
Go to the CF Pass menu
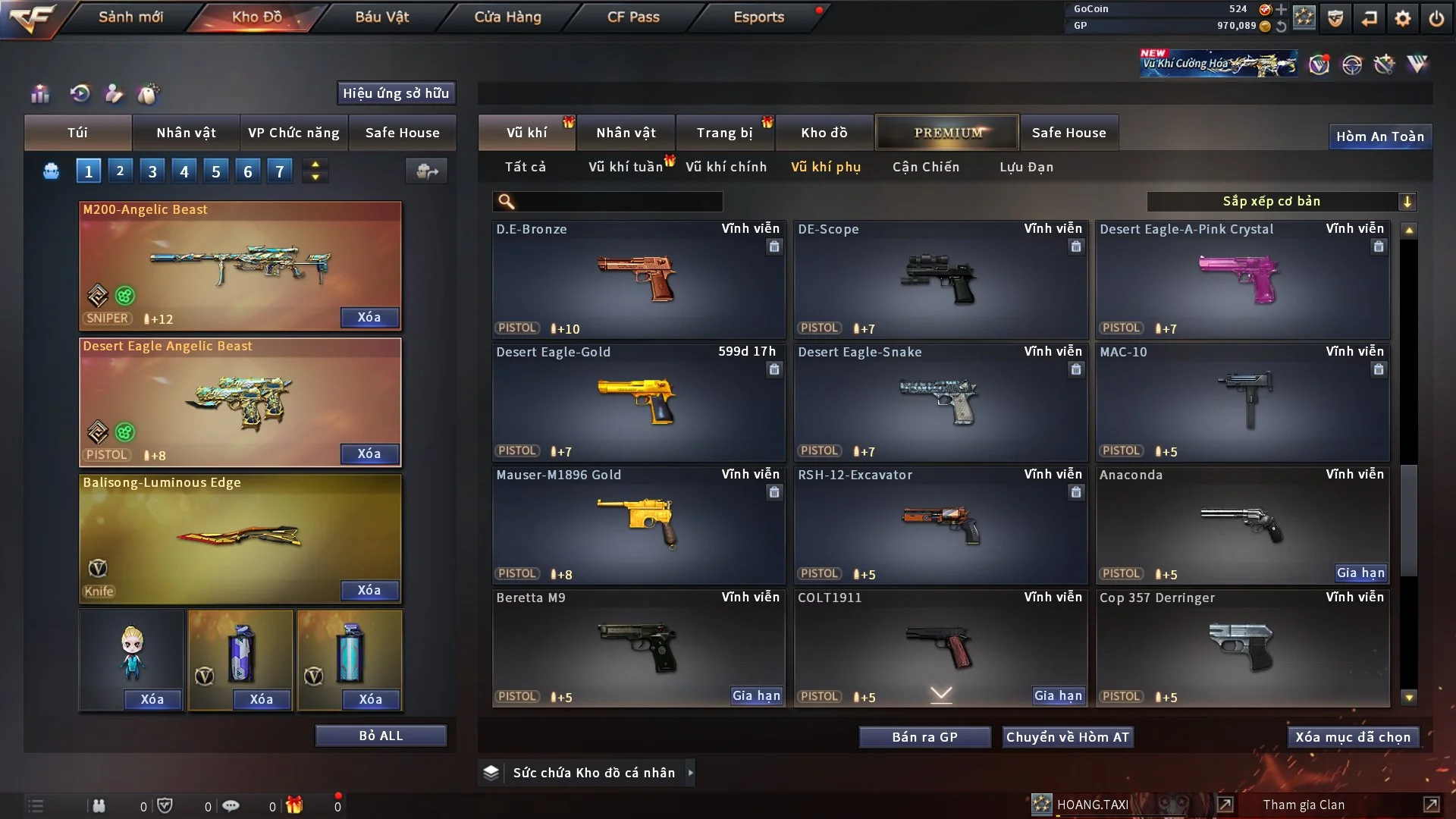[633, 17]
